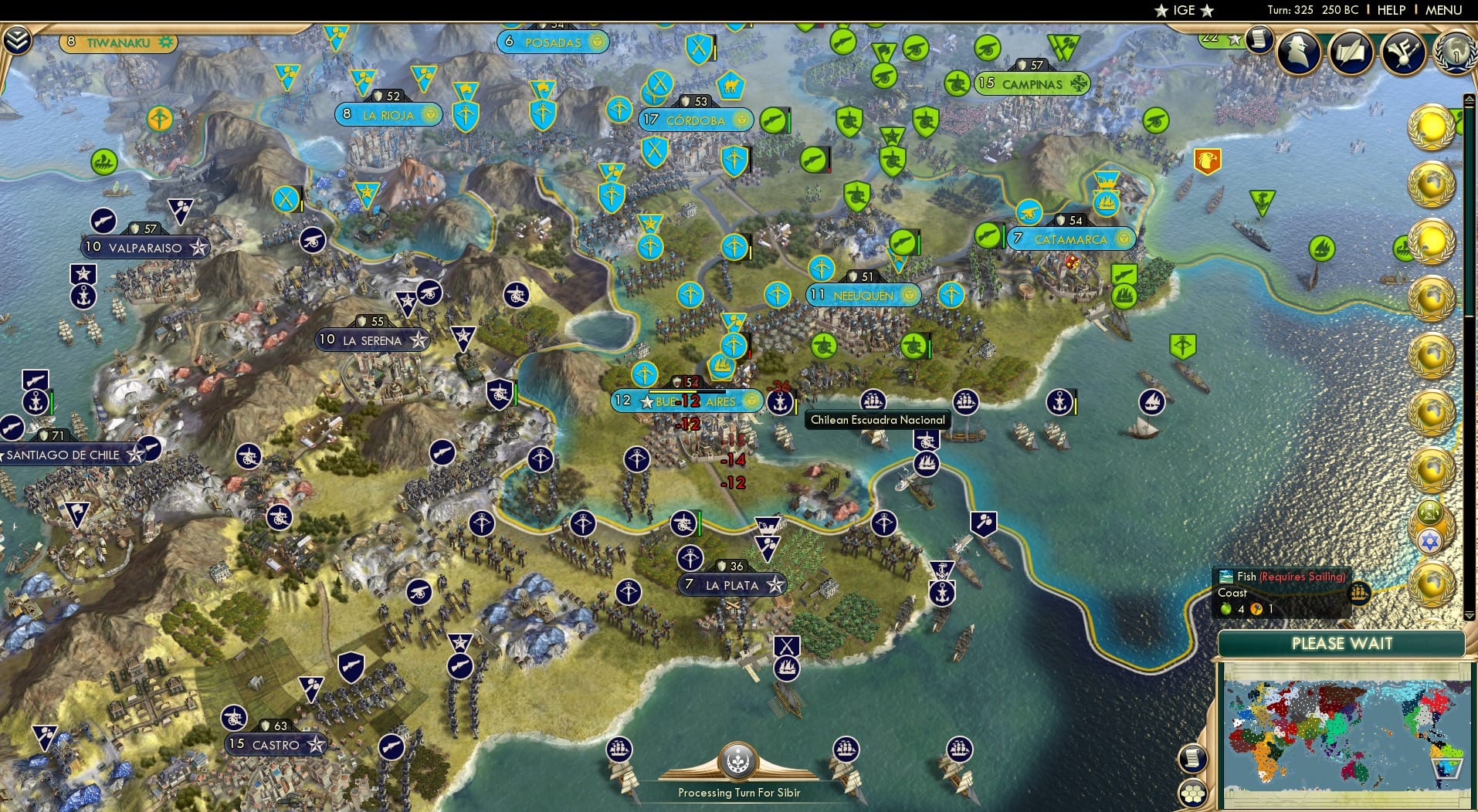This screenshot has height=812, width=1478.
Task: Open the economic overview scroll beside the minimap
Action: (x=1192, y=759)
